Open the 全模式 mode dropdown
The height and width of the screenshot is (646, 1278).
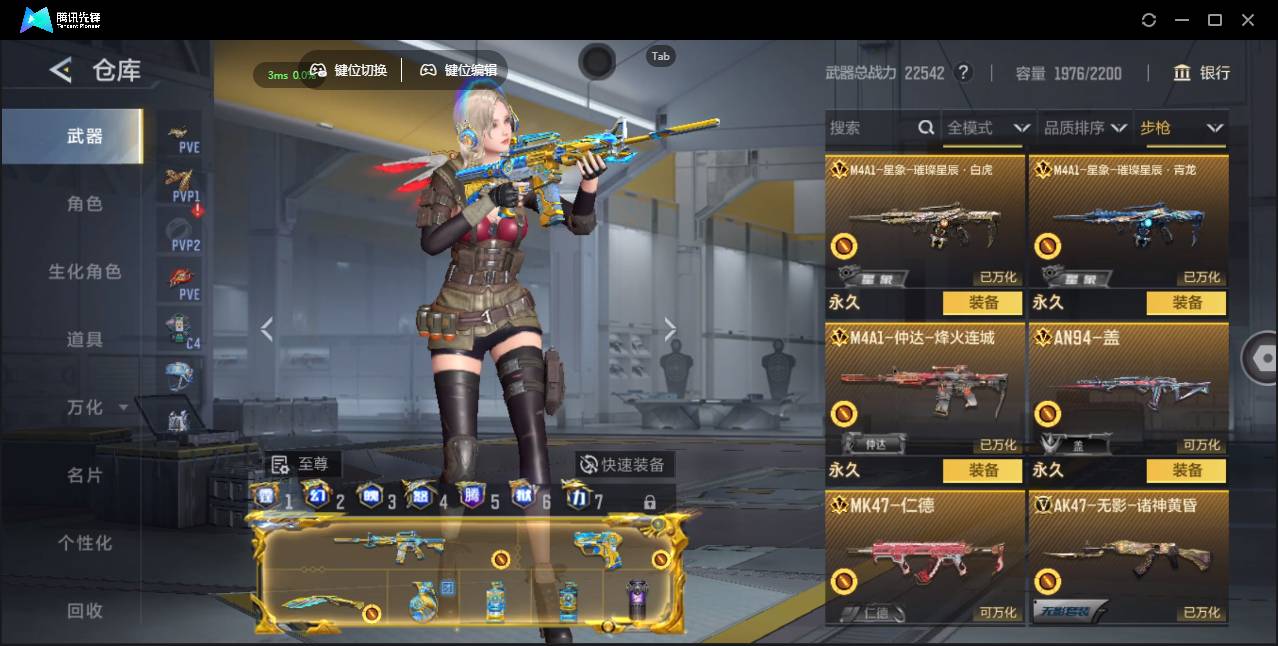point(987,128)
